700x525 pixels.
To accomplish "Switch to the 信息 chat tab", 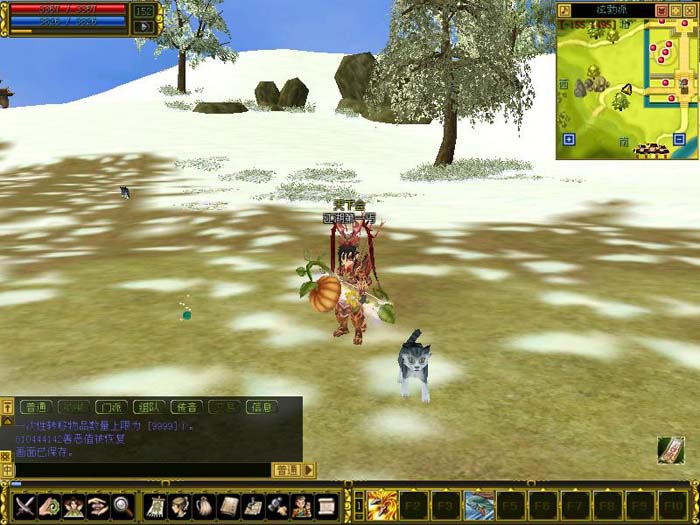I will 260,407.
